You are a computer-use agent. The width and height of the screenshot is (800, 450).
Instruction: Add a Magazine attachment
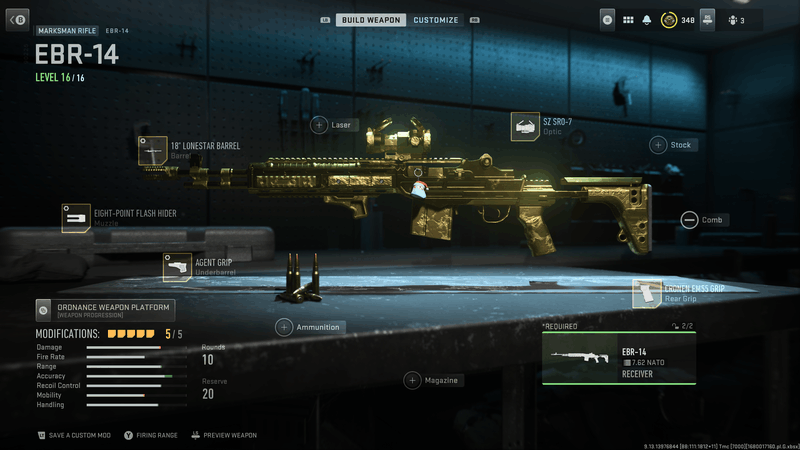tap(412, 380)
